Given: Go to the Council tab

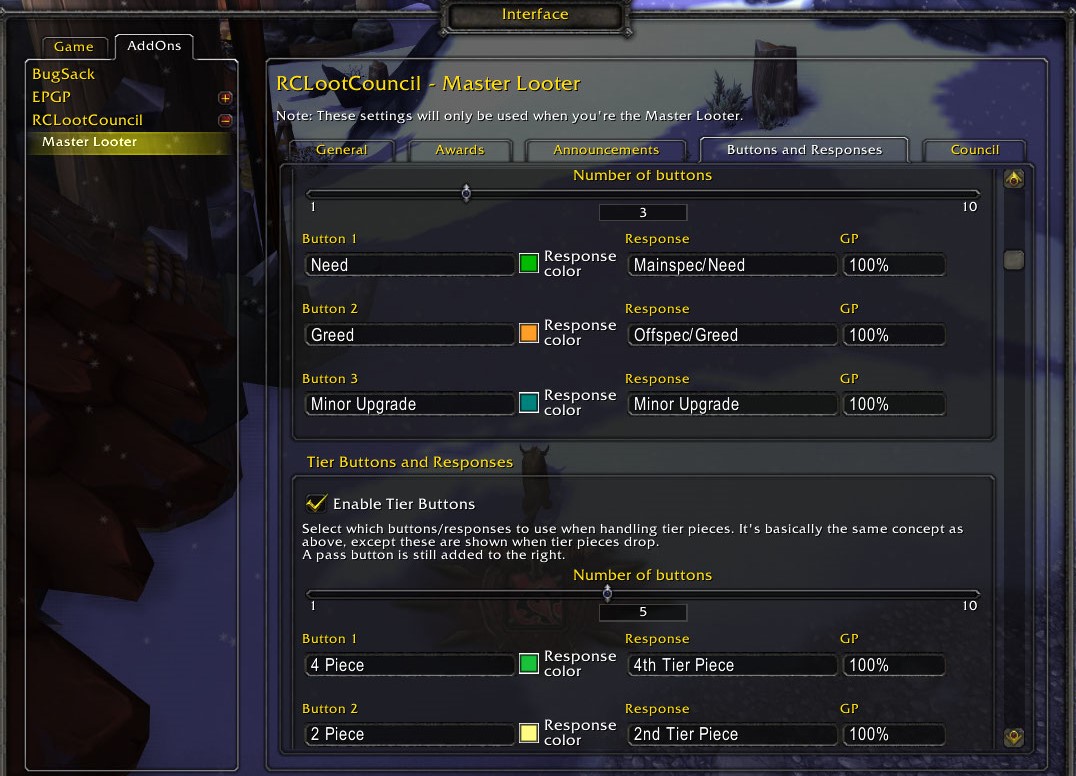Looking at the screenshot, I should [x=974, y=150].
